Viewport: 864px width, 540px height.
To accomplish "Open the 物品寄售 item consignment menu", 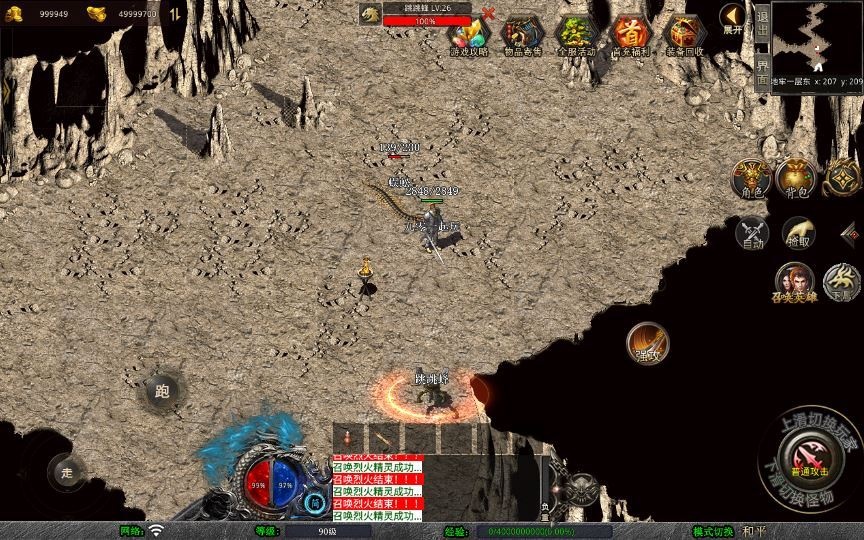I will (523, 36).
